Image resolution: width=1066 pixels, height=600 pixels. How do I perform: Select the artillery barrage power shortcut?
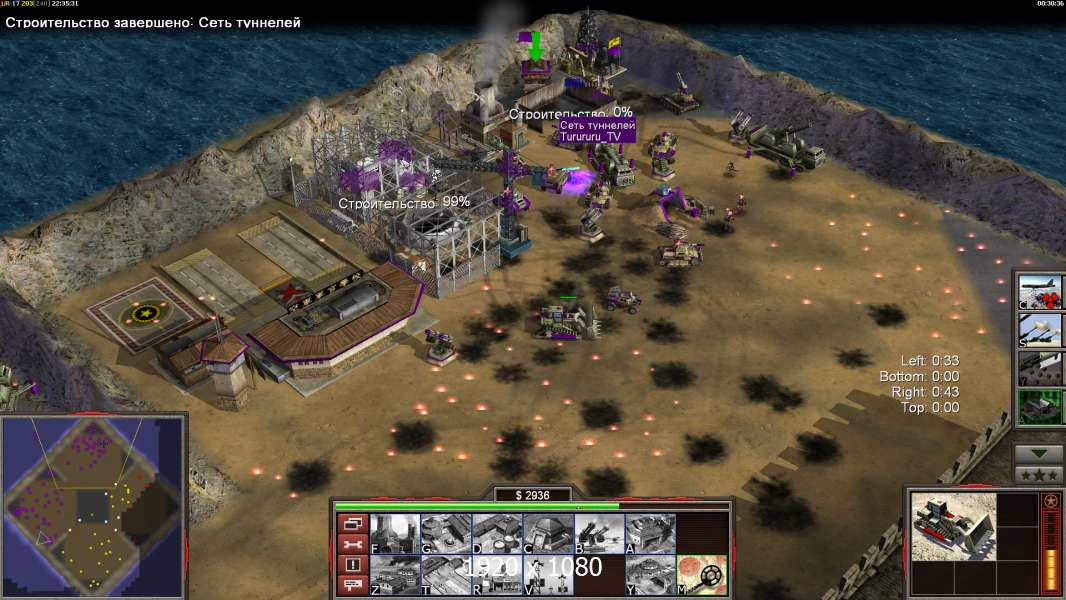click(x=1040, y=329)
